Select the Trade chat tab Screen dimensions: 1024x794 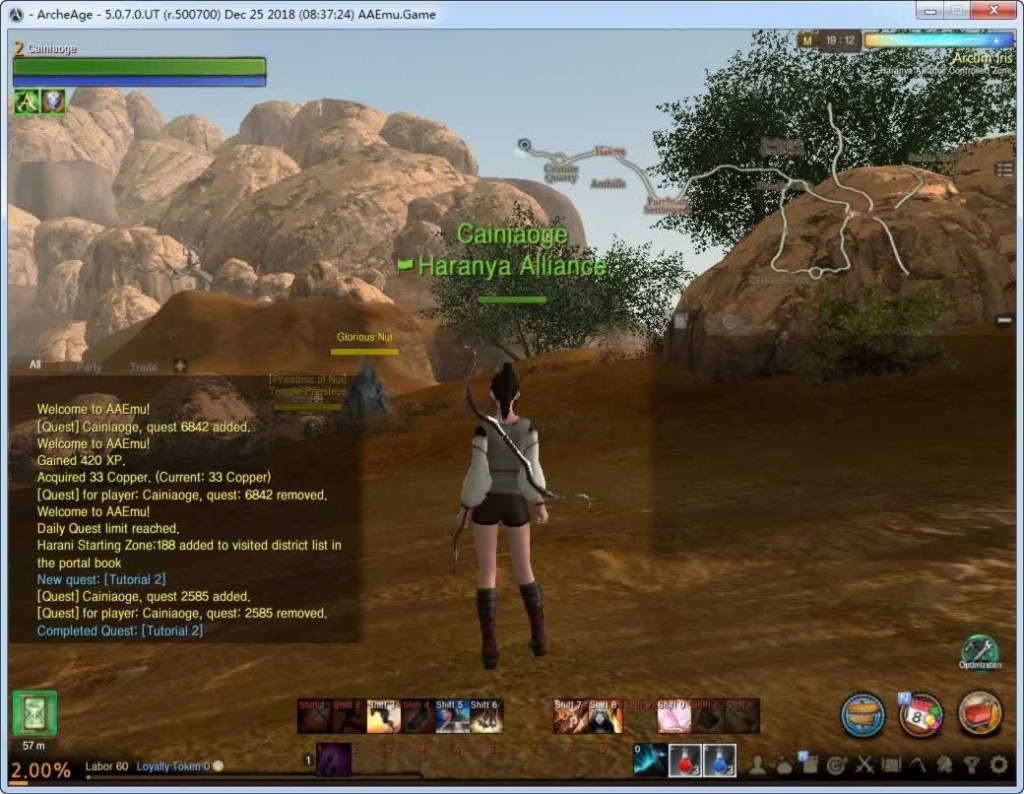[143, 367]
